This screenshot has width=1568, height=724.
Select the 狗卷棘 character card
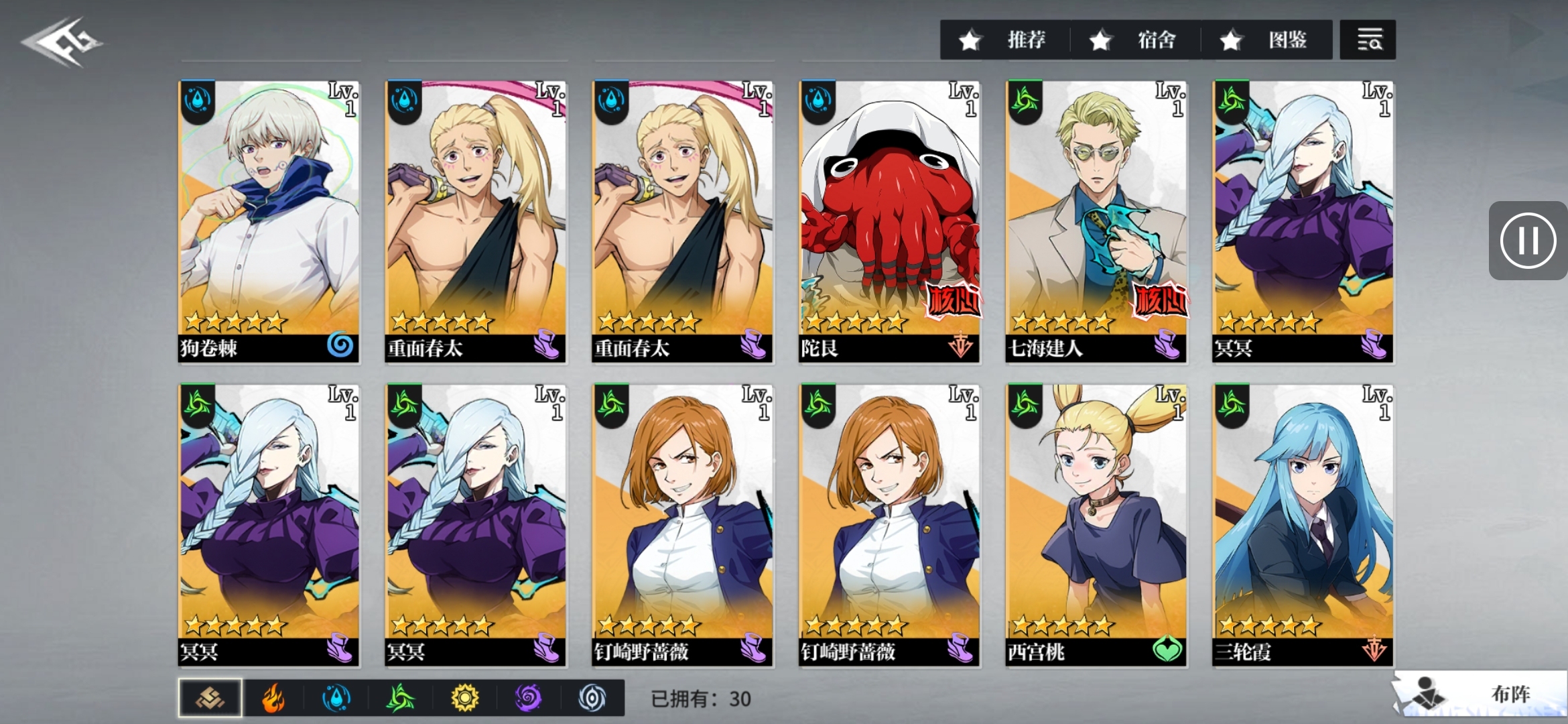coord(269,221)
